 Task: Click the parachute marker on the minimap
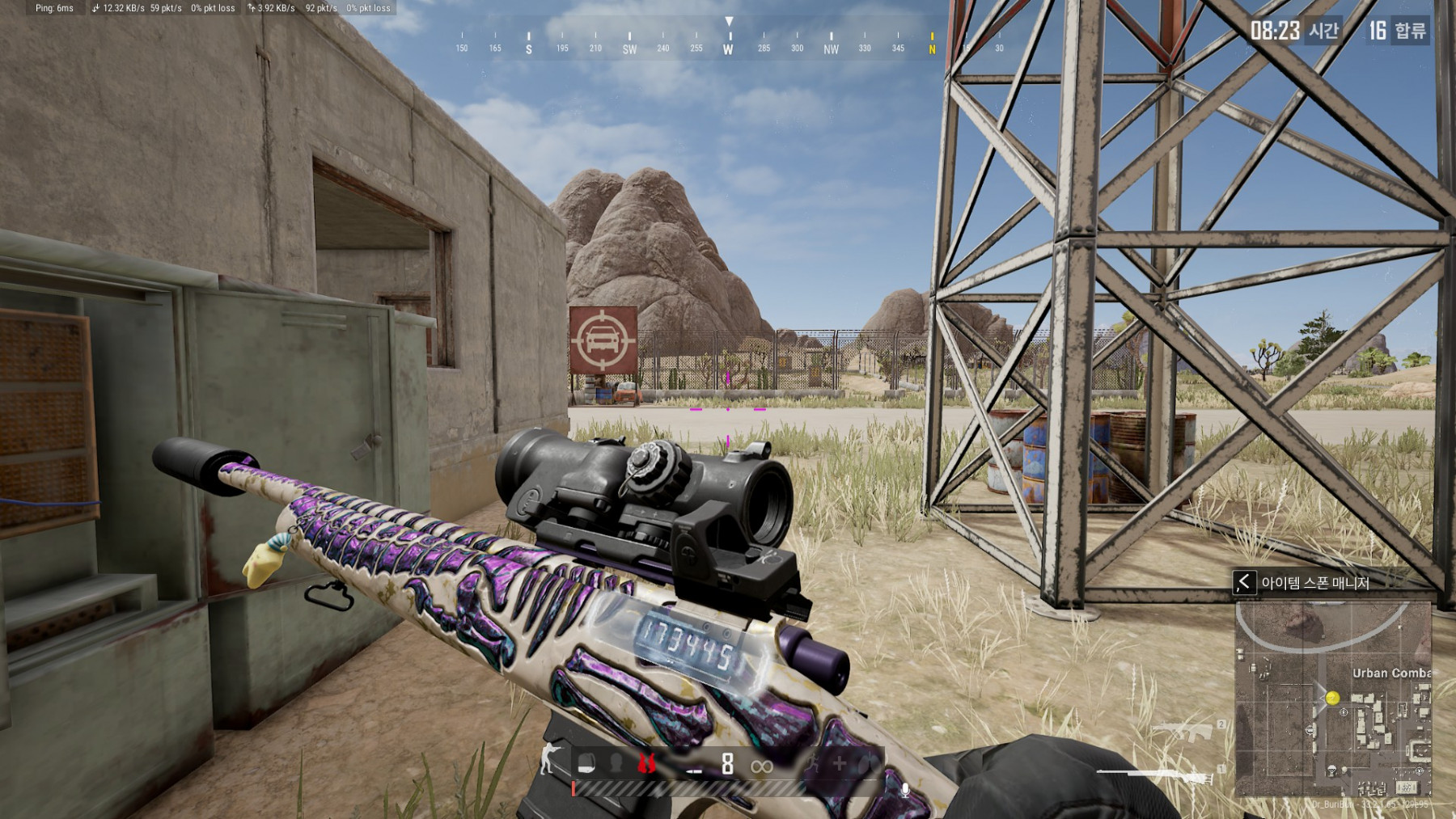[x=1331, y=771]
